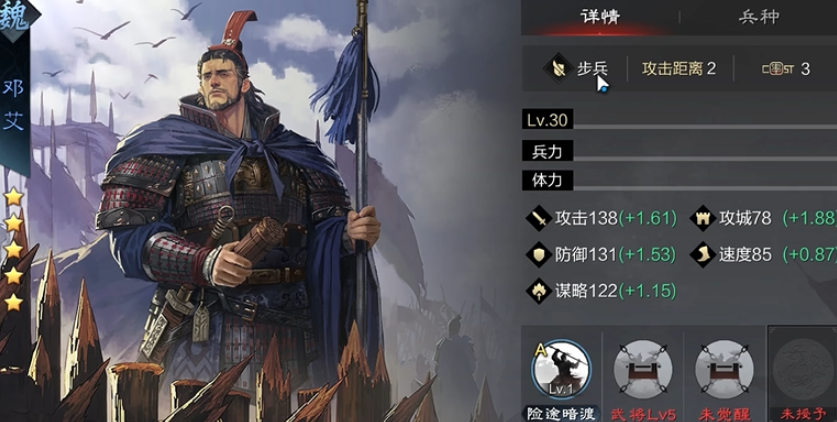The height and width of the screenshot is (422, 837).
Task: Open the 兵种 troop type tab
Action: 759,17
